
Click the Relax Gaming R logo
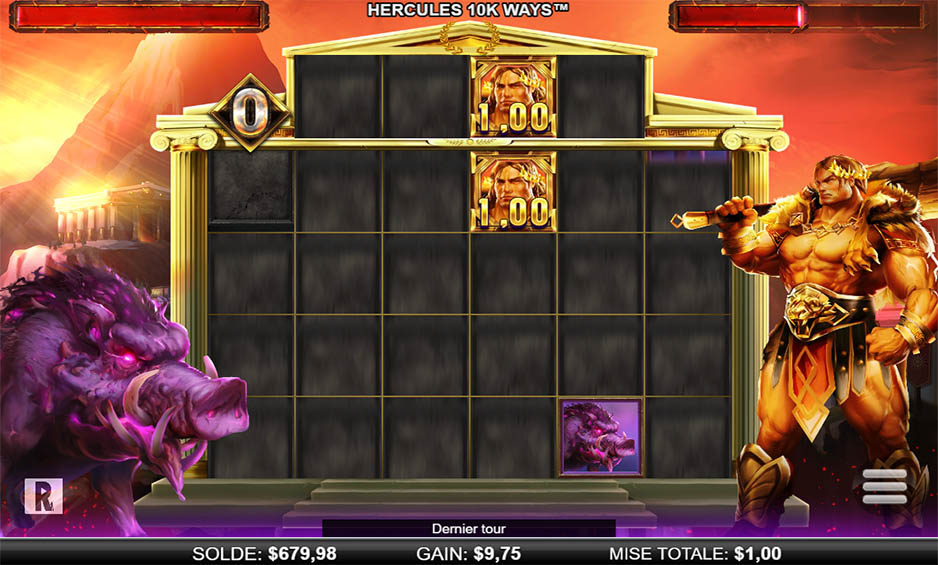coord(44,496)
